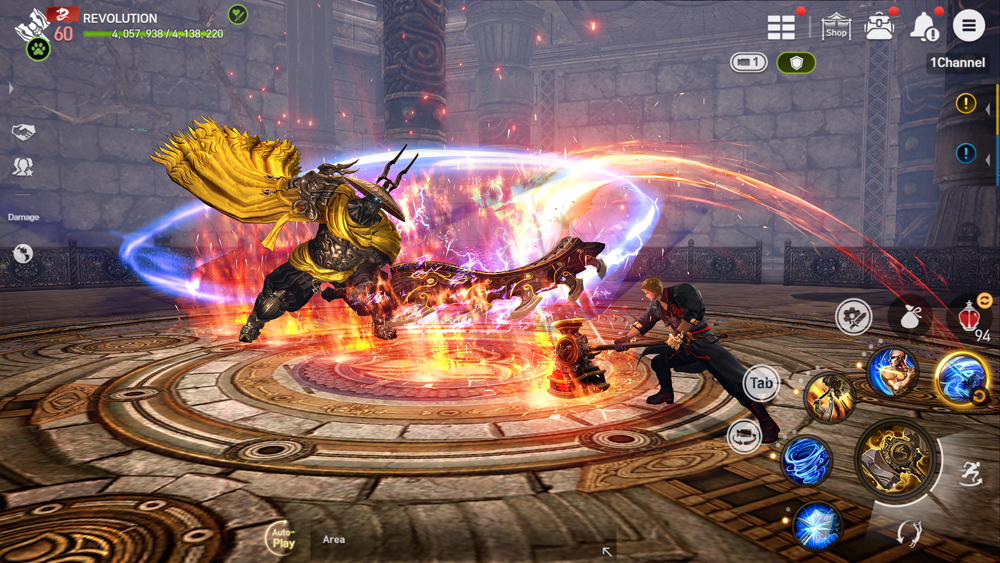Switch the camera view mode
The width and height of the screenshot is (1000, 563).
click(x=748, y=63)
